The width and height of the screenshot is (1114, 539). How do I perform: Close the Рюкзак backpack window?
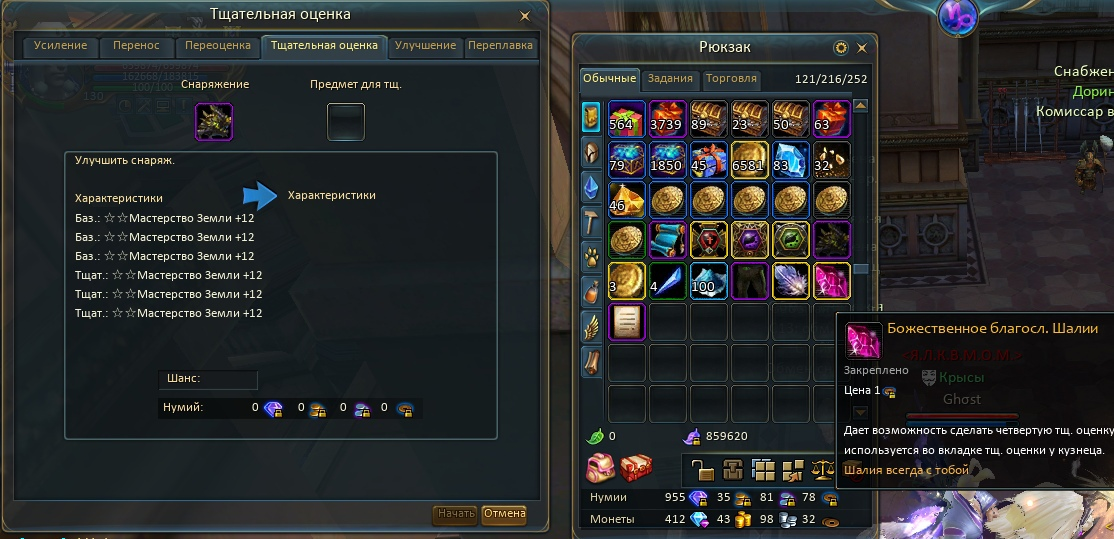point(861,47)
